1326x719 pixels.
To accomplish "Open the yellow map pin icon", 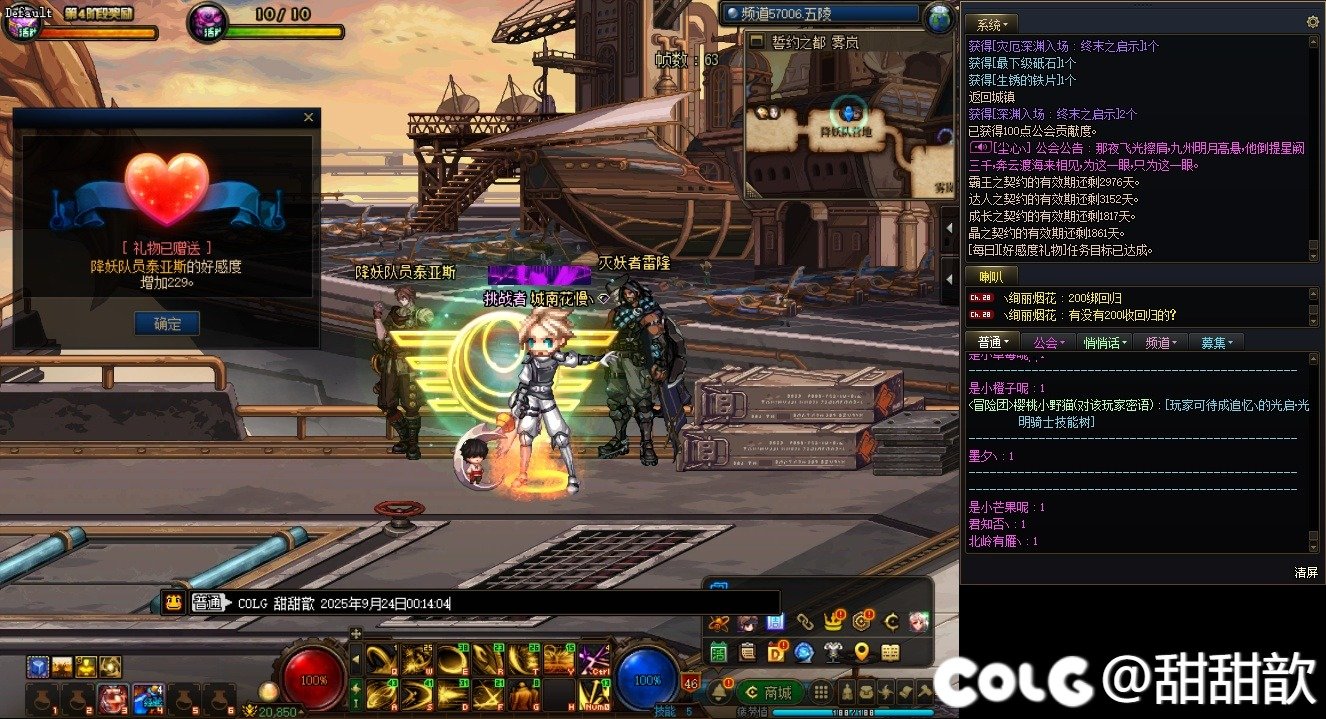I will pyautogui.click(x=861, y=652).
